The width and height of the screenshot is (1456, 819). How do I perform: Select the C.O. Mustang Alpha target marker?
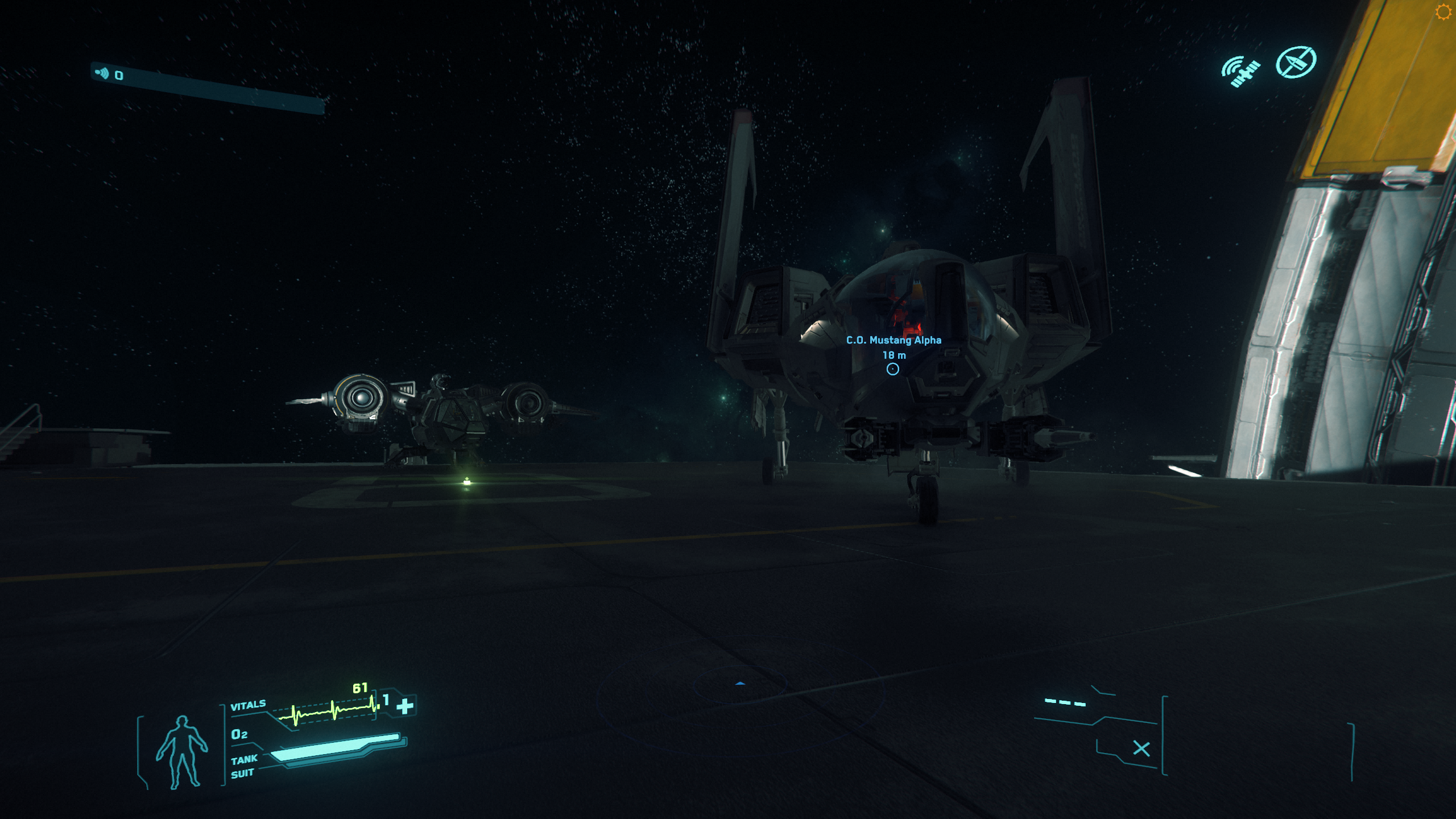[x=893, y=369]
